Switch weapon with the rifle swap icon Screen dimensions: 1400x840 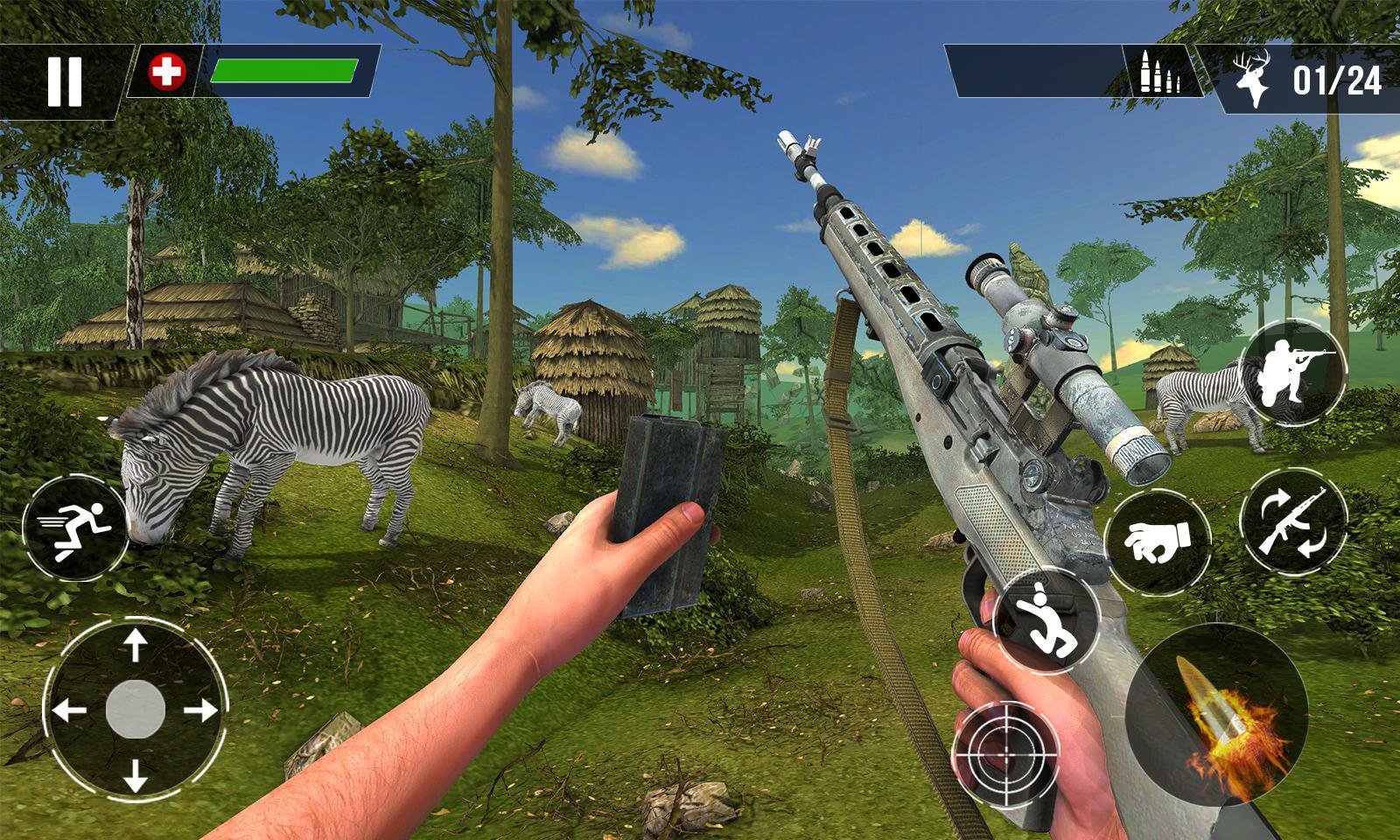tap(1293, 522)
